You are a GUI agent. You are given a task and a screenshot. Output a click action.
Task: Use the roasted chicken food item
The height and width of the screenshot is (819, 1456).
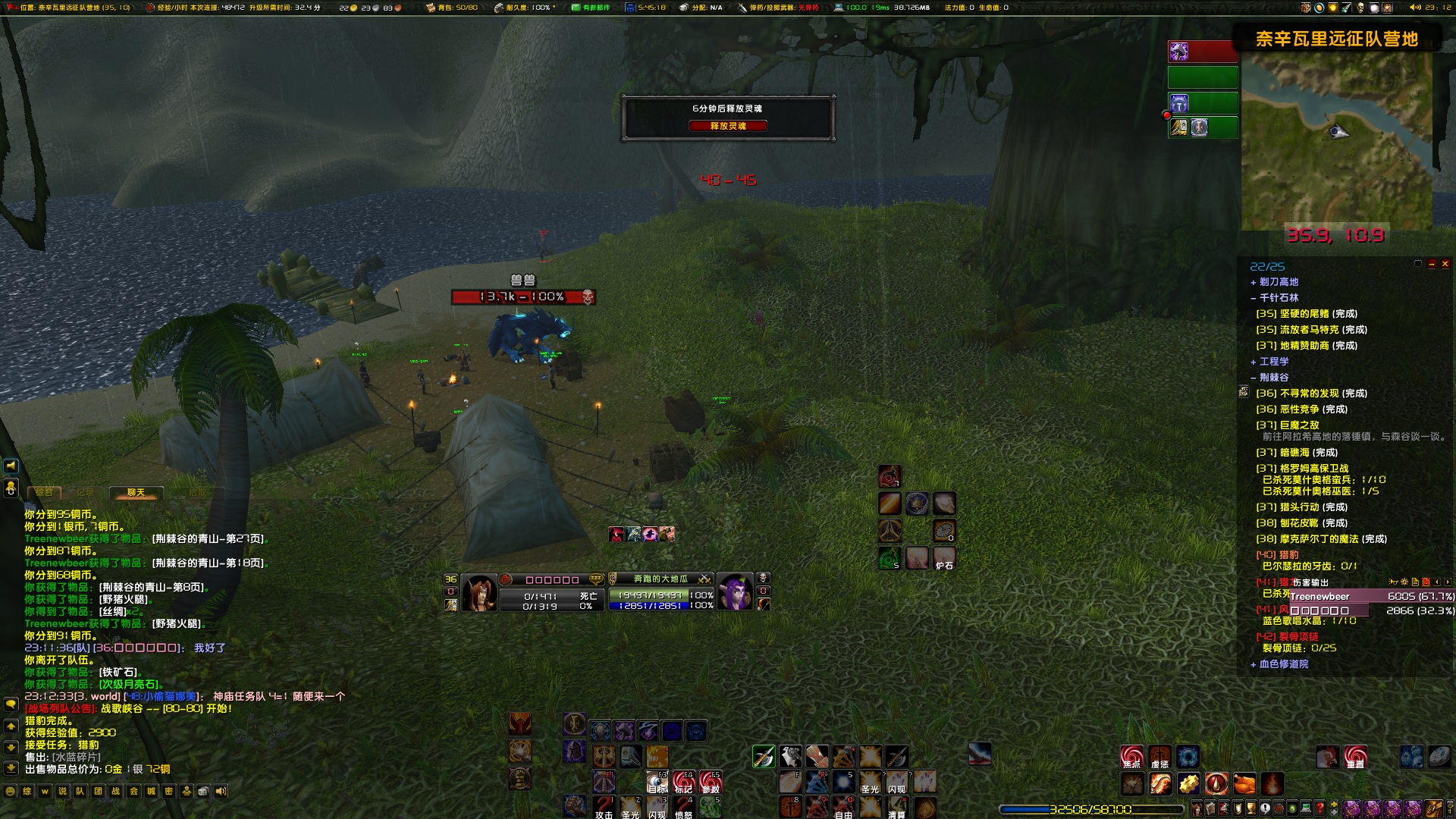pyautogui.click(x=1244, y=783)
